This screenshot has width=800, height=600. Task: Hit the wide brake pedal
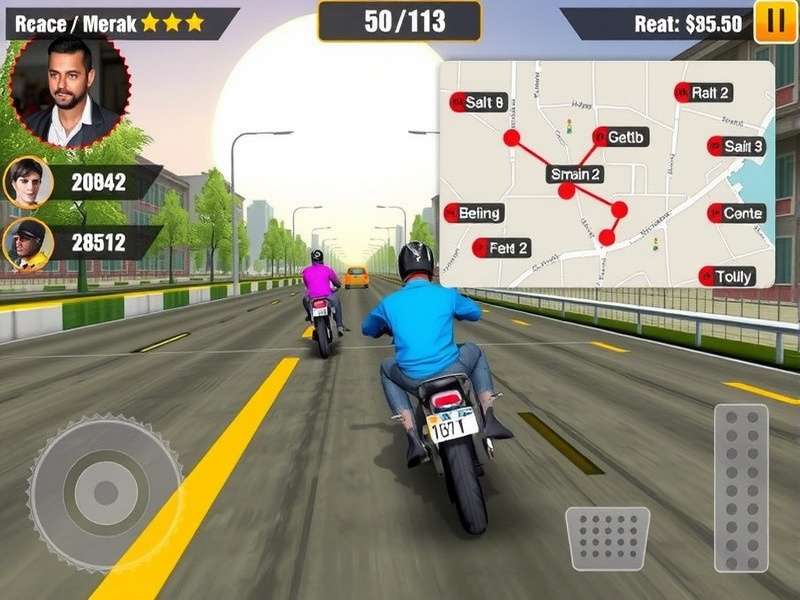607,538
